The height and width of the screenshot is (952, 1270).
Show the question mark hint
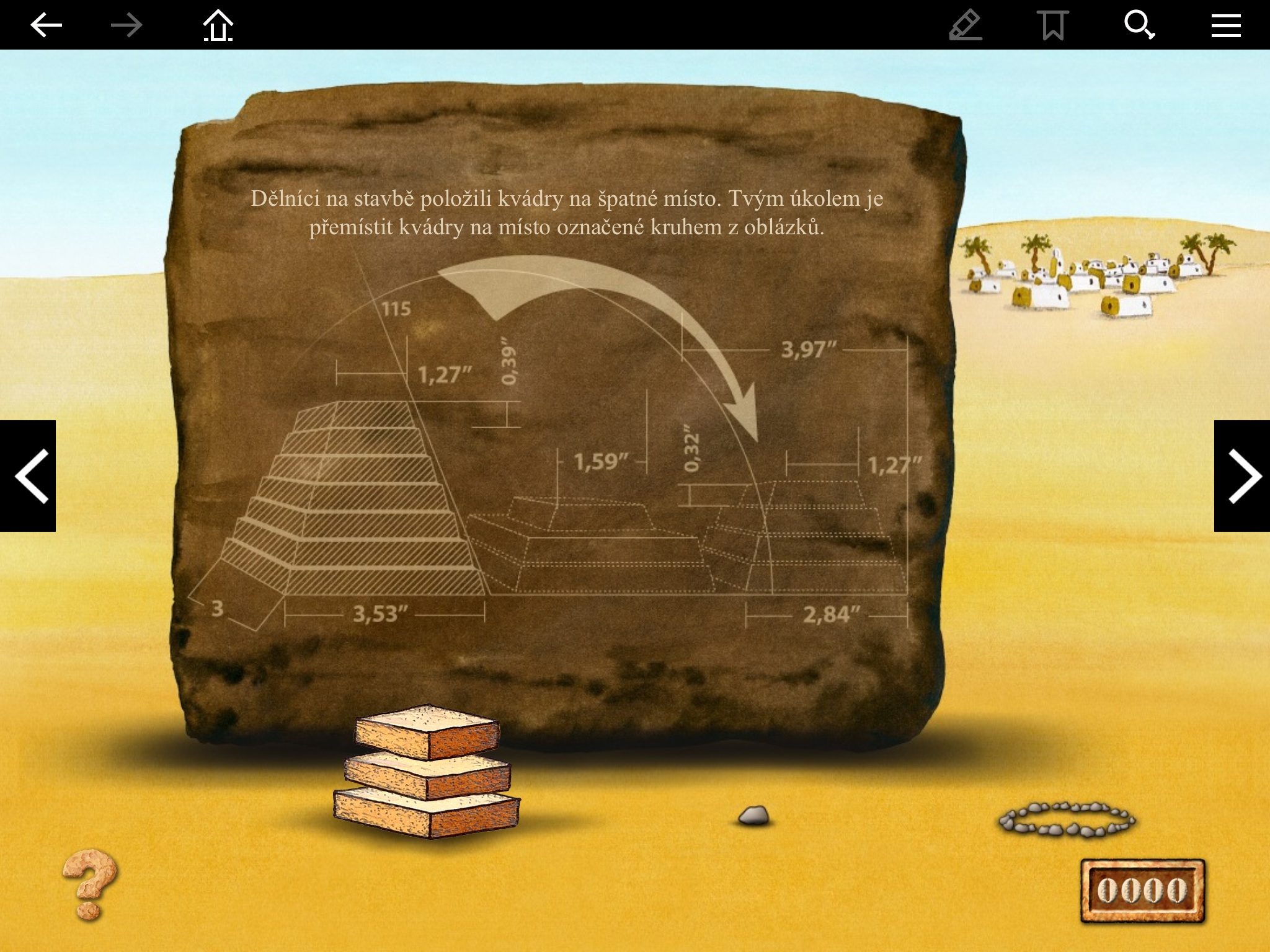(90, 883)
